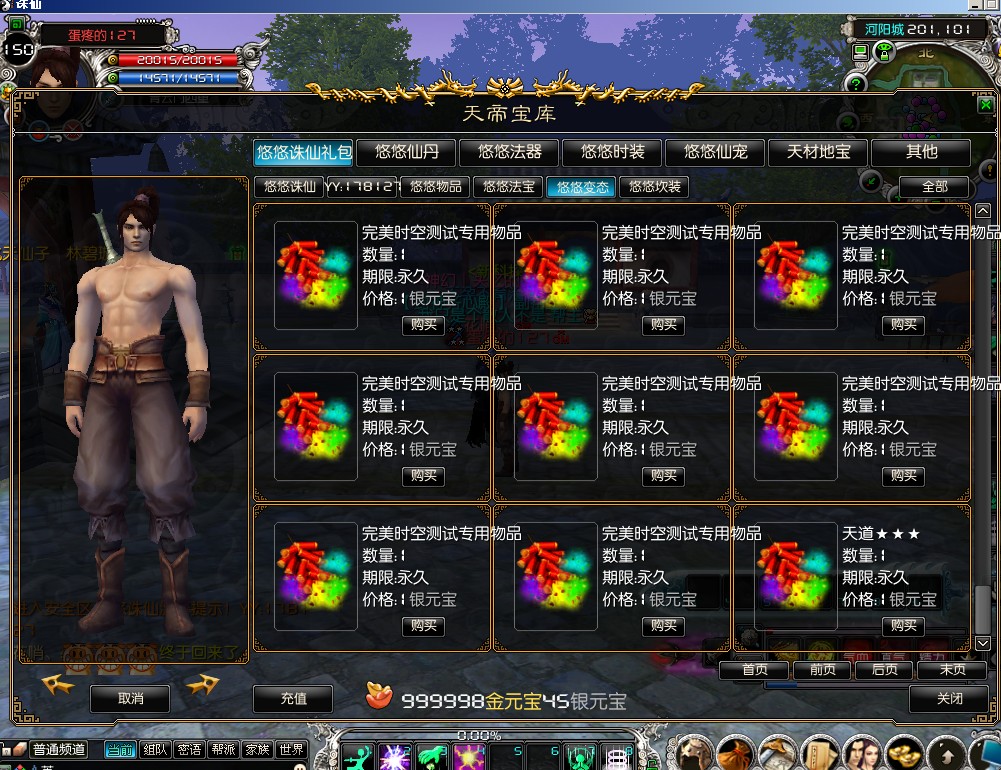
Task: Click the 充值 recharge button
Action: click(293, 699)
